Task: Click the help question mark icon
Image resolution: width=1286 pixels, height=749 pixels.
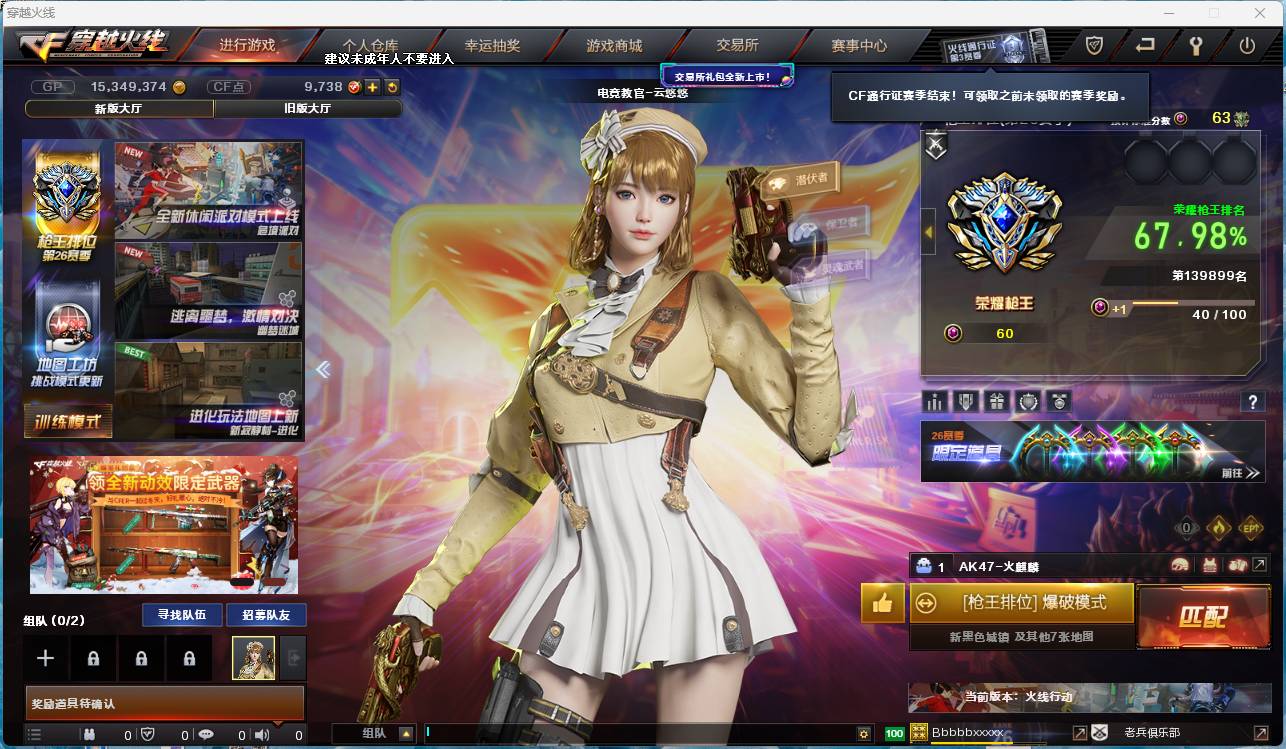Action: tap(1253, 402)
